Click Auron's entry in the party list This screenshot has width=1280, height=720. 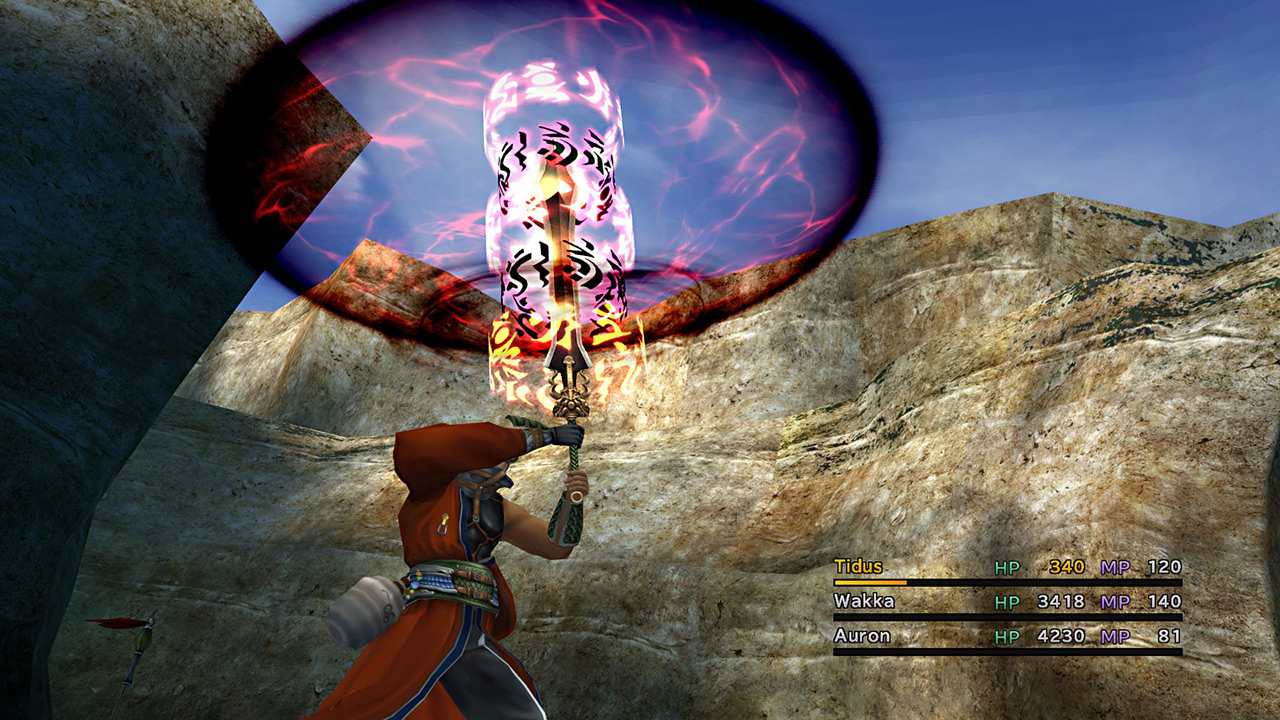coord(862,636)
